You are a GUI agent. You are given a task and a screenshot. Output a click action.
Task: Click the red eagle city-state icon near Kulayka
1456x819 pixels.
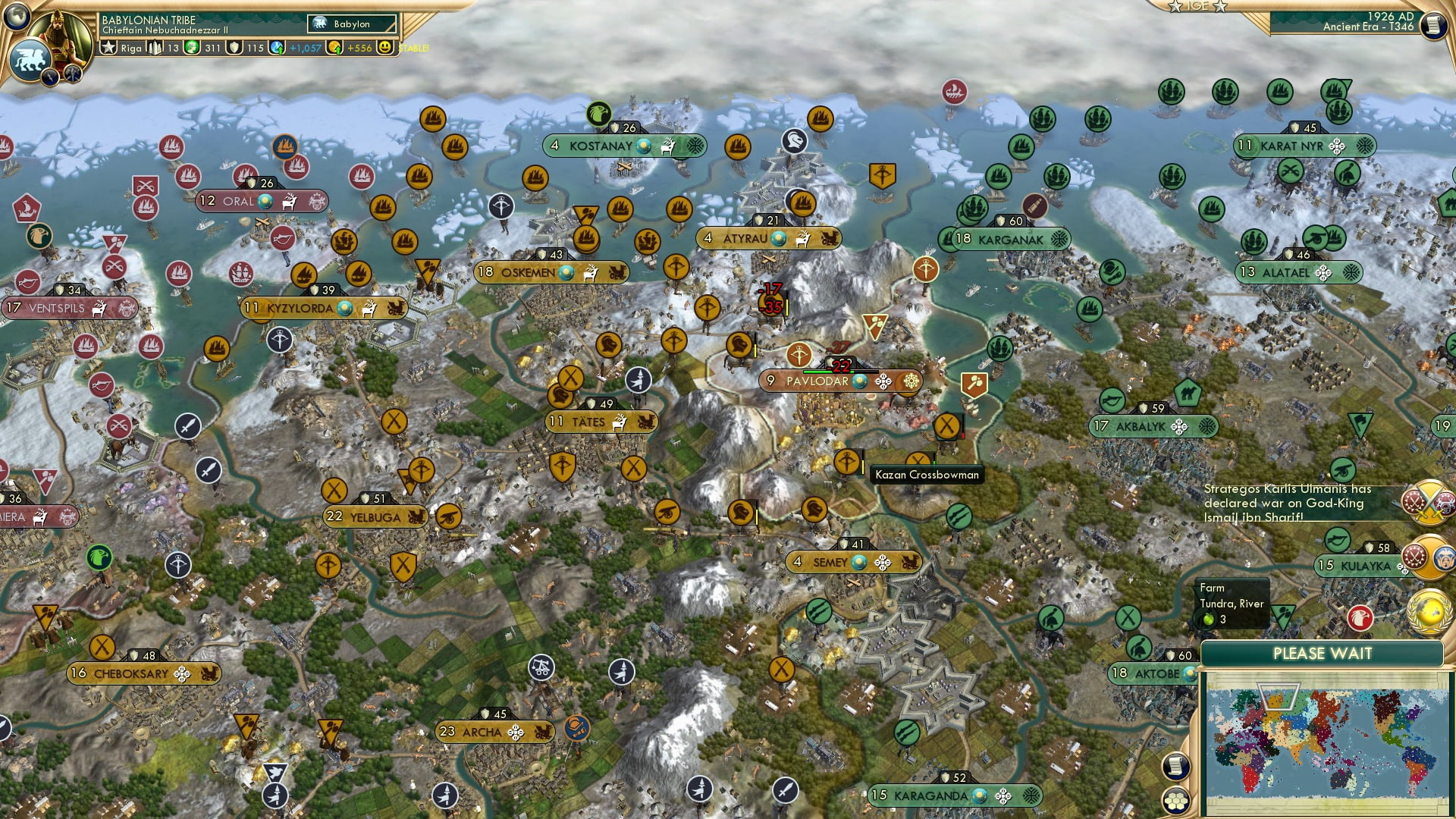[1361, 618]
